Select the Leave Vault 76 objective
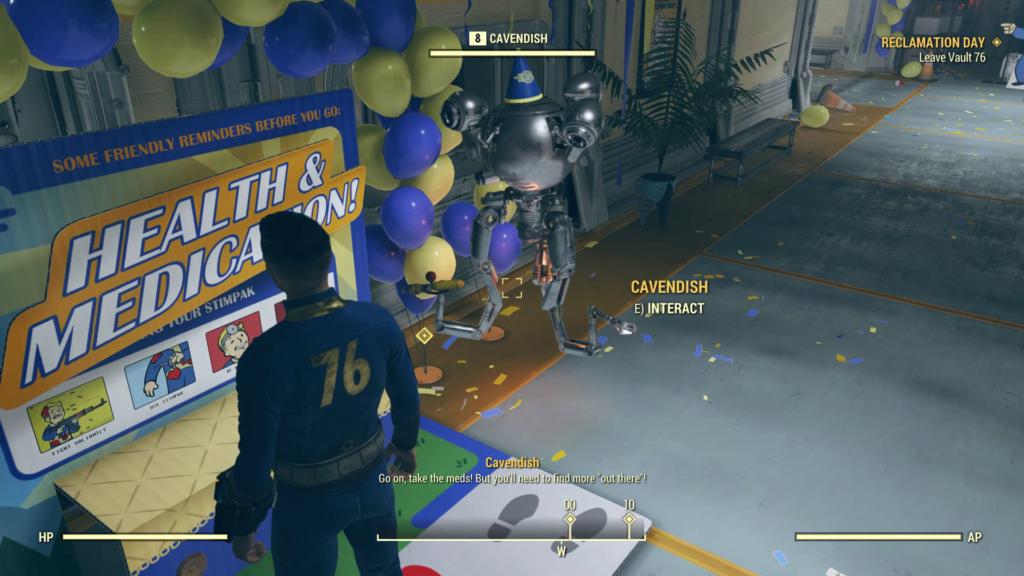This screenshot has height=576, width=1024. click(x=952, y=58)
